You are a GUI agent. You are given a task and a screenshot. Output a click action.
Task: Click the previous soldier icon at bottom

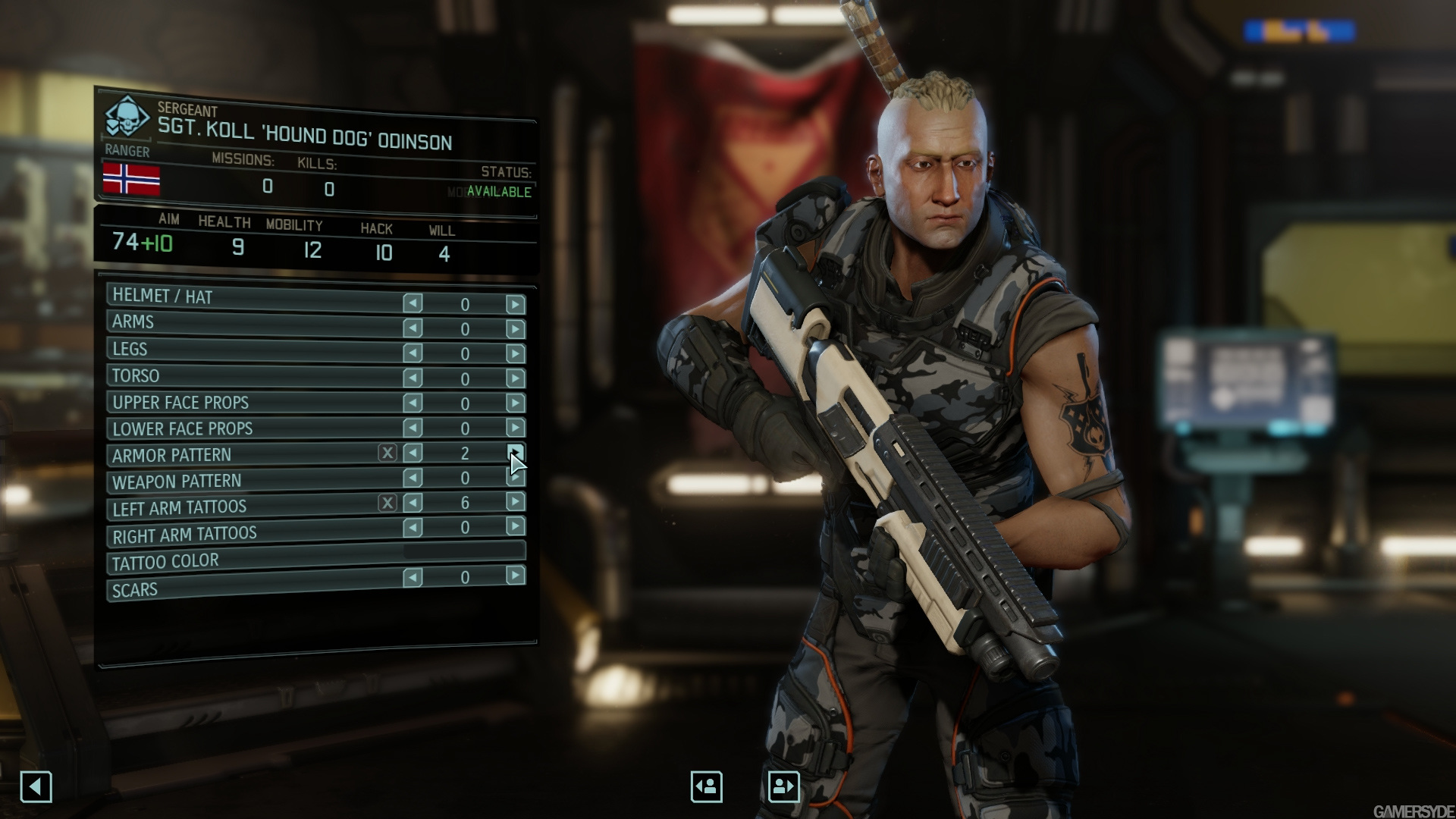706,786
